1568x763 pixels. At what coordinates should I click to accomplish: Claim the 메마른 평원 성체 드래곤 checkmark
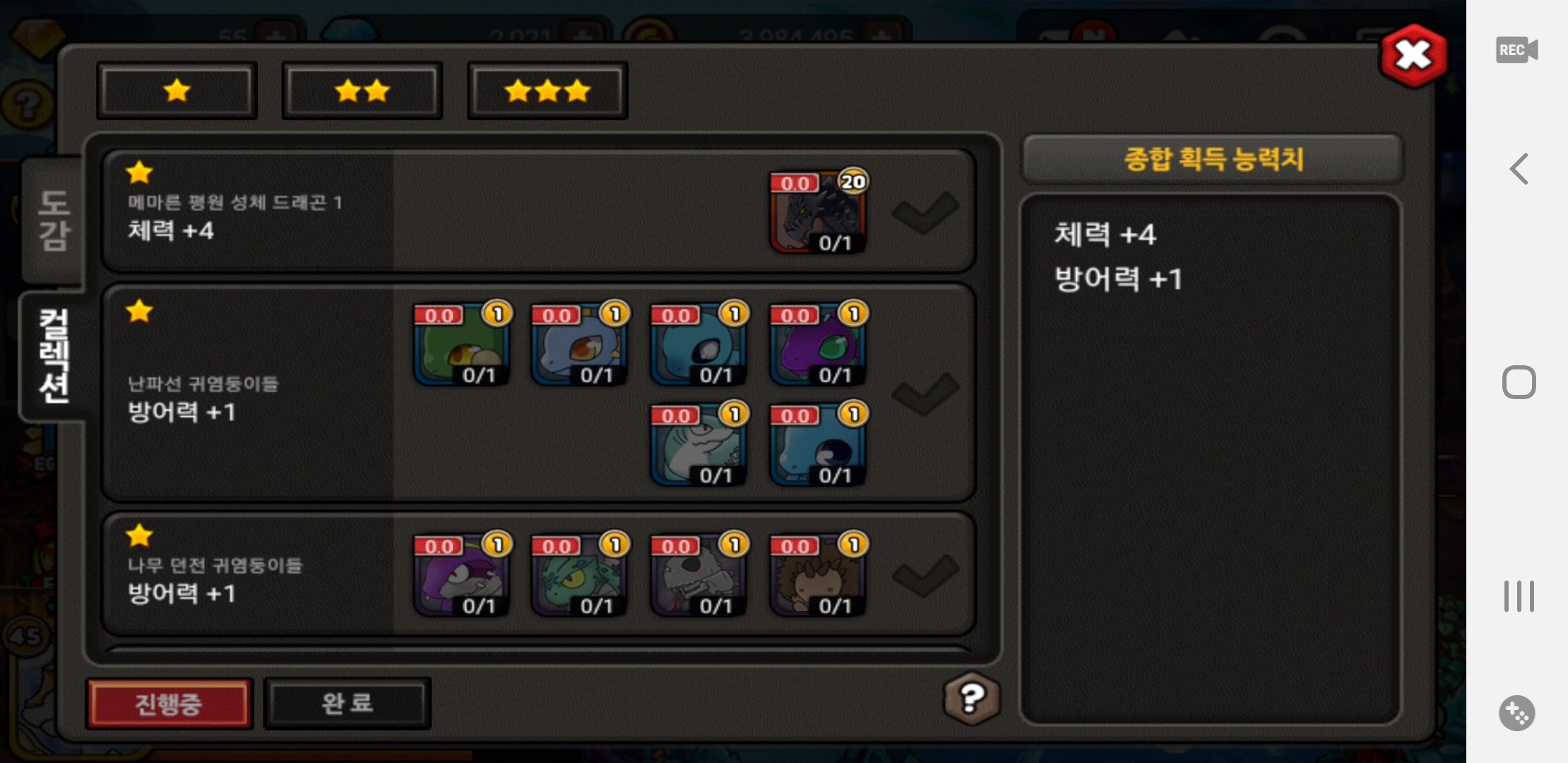point(925,212)
